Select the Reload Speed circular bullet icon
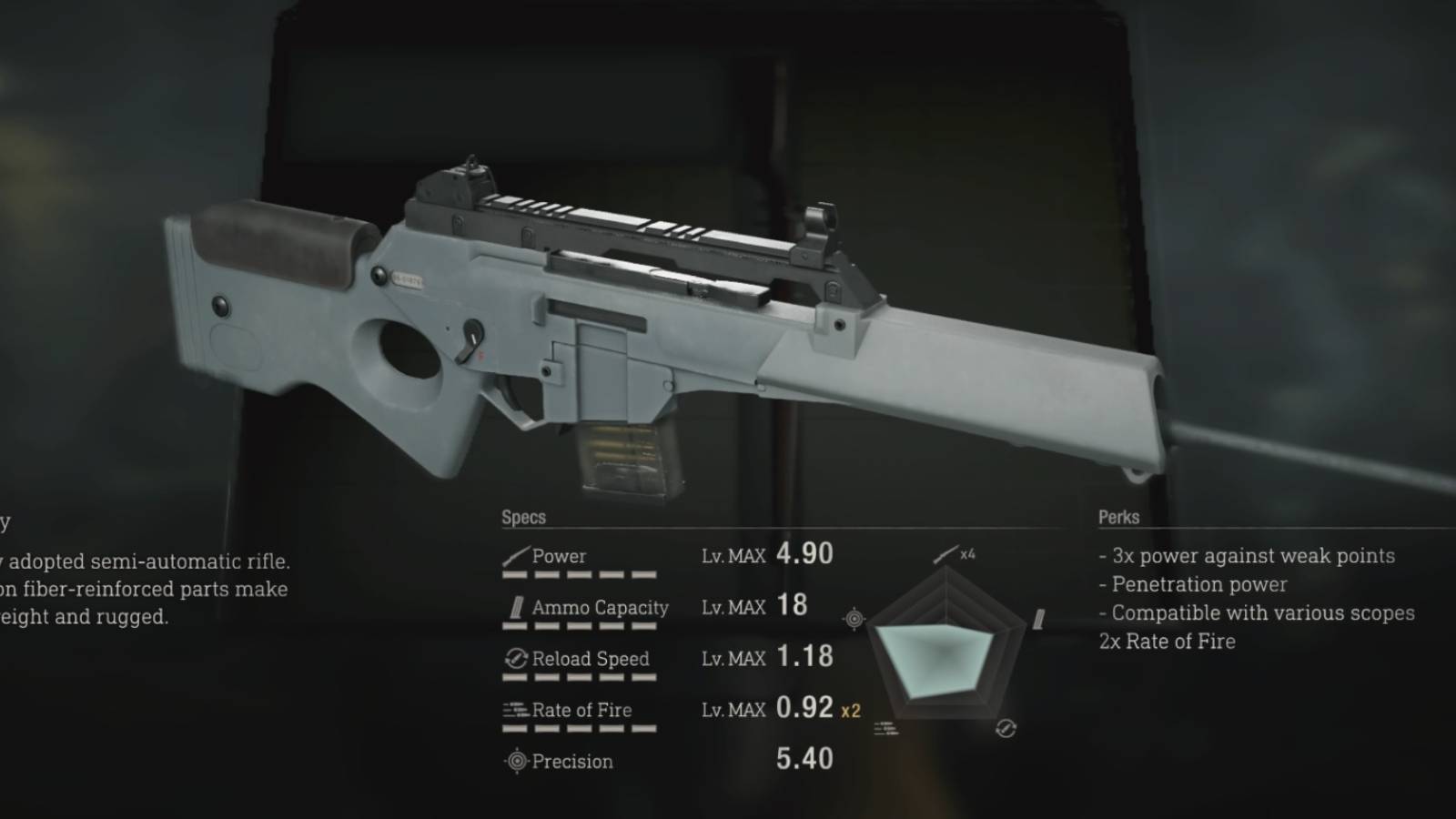 (x=516, y=656)
